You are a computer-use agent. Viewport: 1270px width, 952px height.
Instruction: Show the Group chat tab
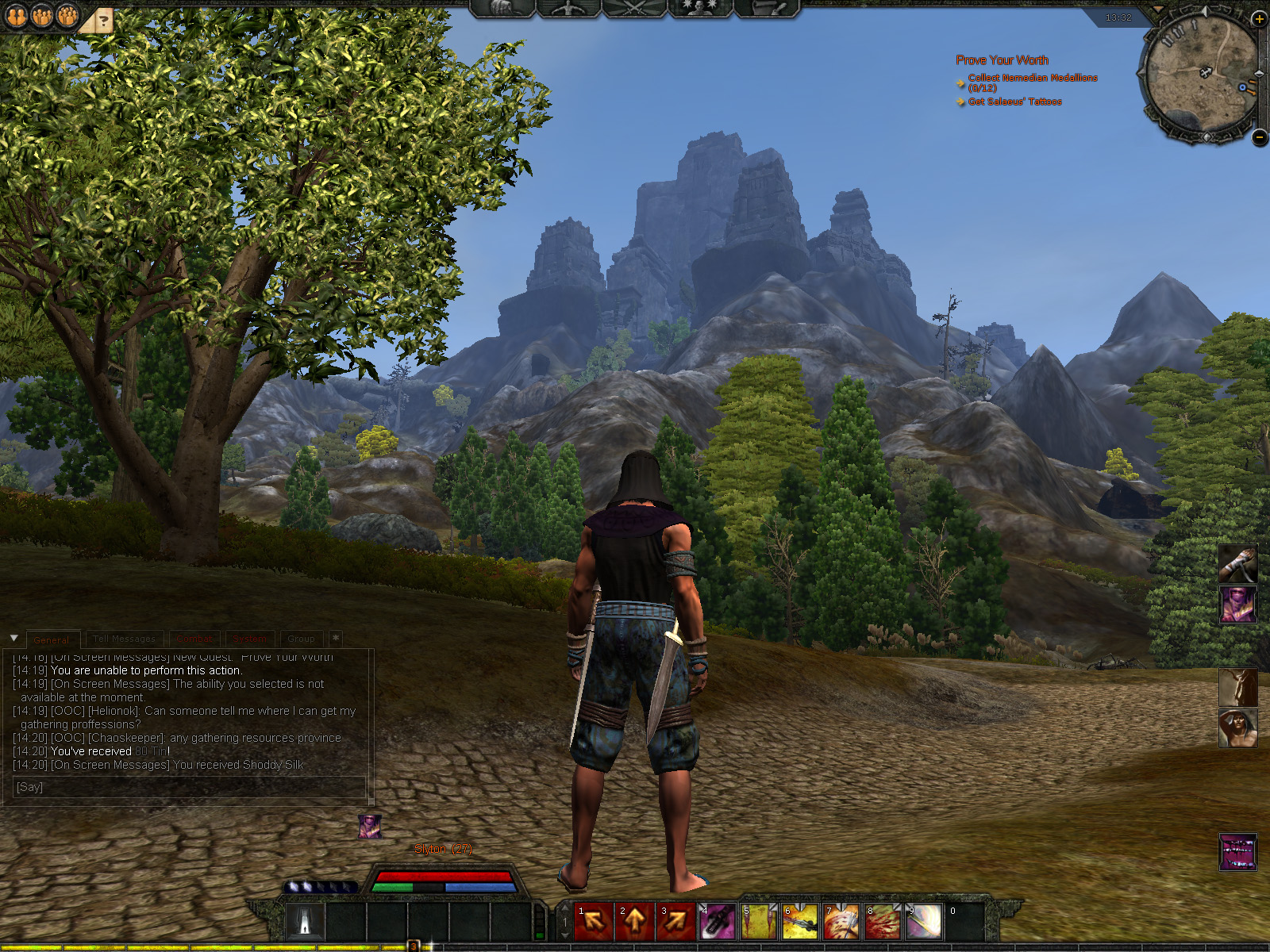301,639
